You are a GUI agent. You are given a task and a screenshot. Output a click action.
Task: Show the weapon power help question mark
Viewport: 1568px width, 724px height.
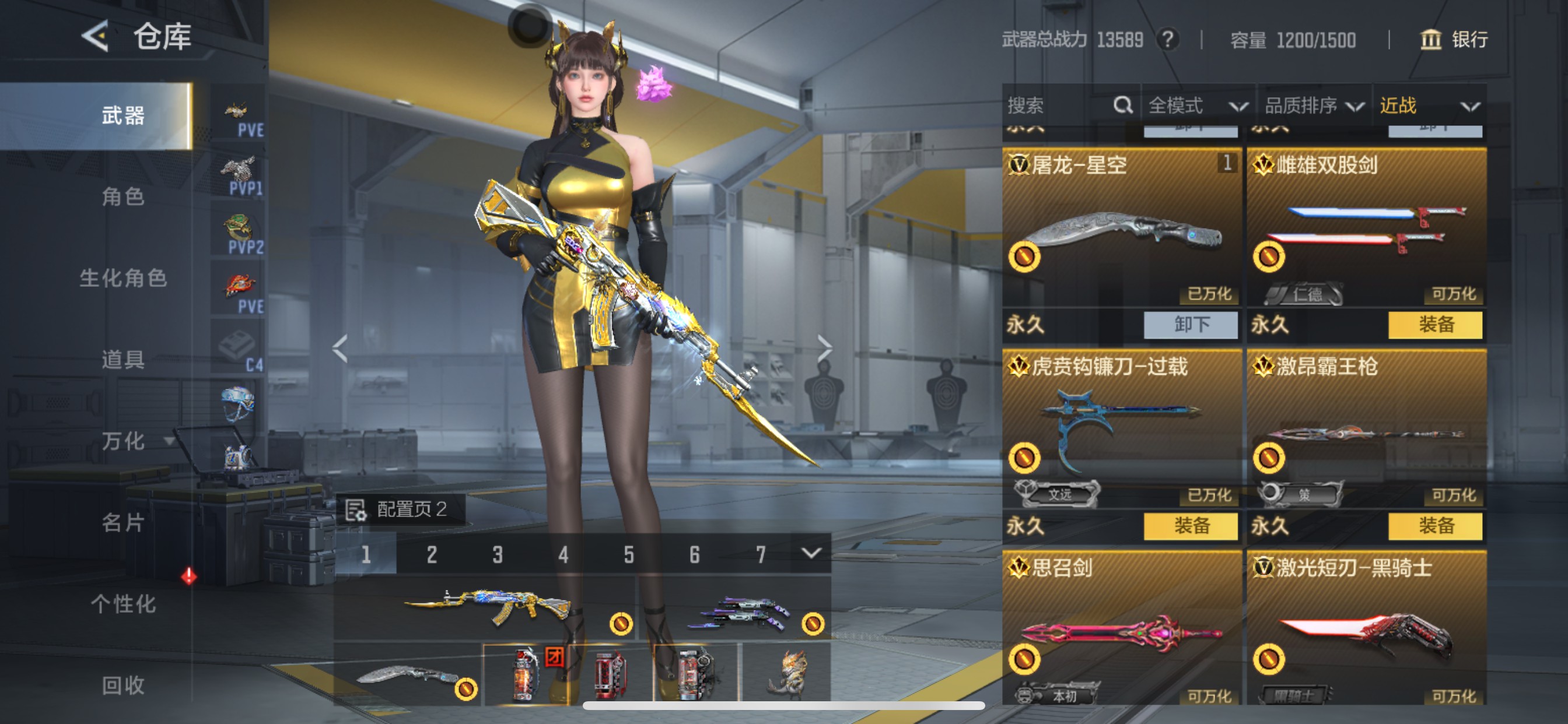click(x=1167, y=40)
